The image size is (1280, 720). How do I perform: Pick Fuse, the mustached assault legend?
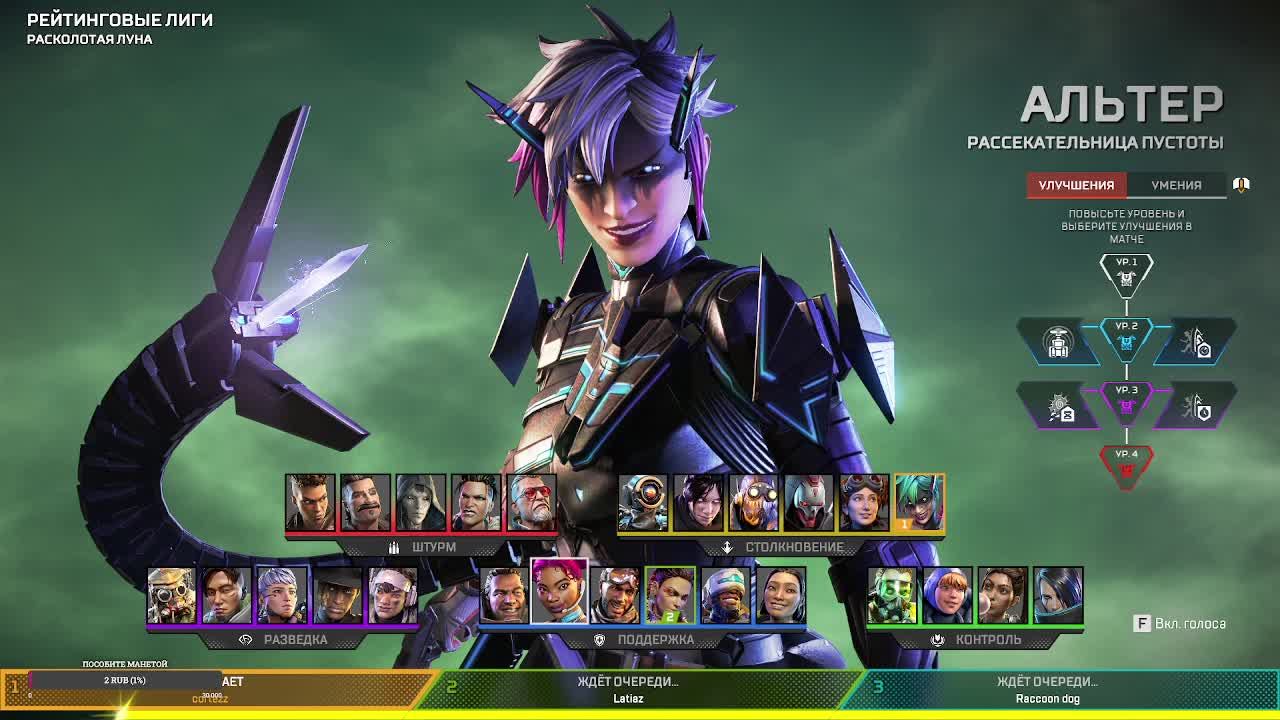coord(365,503)
